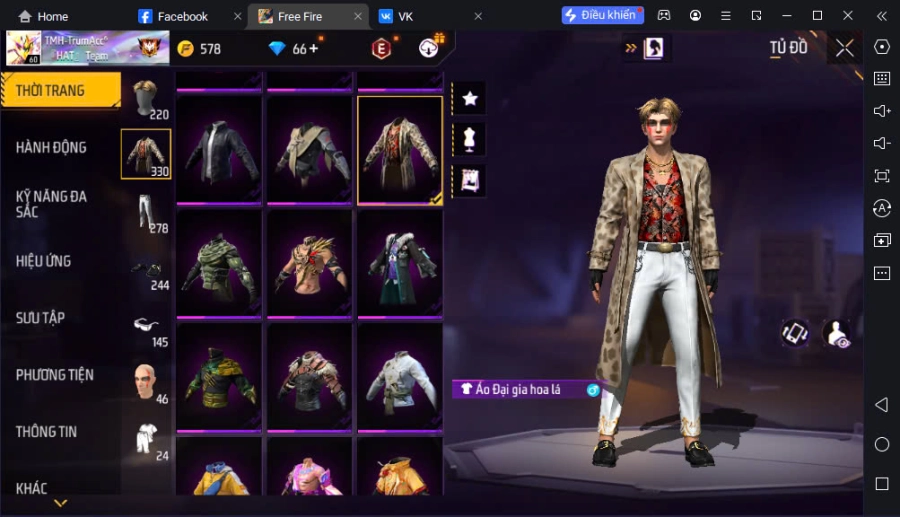Open the favorites star filter
Screen dimensions: 900x517
coord(469,98)
